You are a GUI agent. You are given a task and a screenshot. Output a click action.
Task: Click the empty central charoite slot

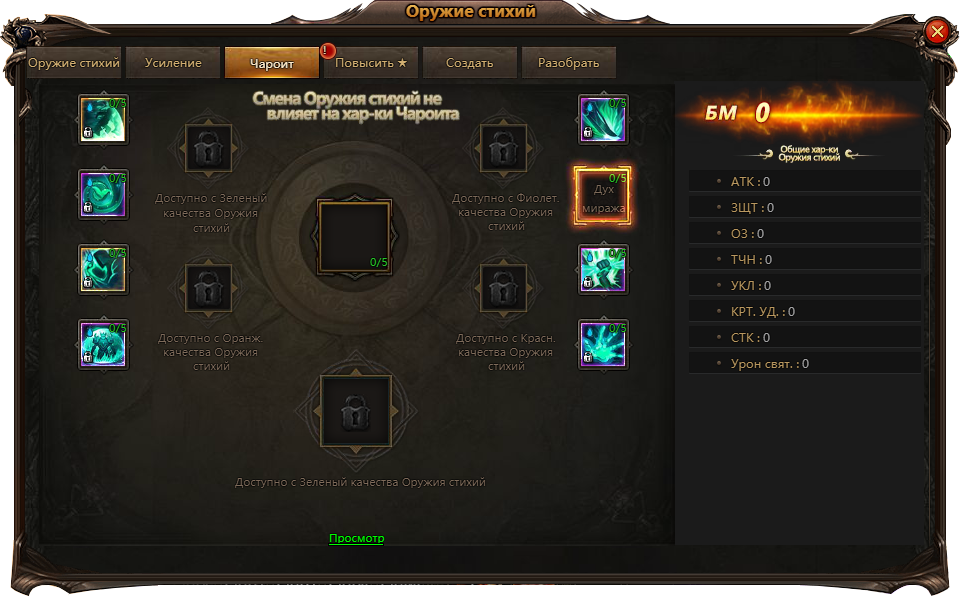click(354, 236)
